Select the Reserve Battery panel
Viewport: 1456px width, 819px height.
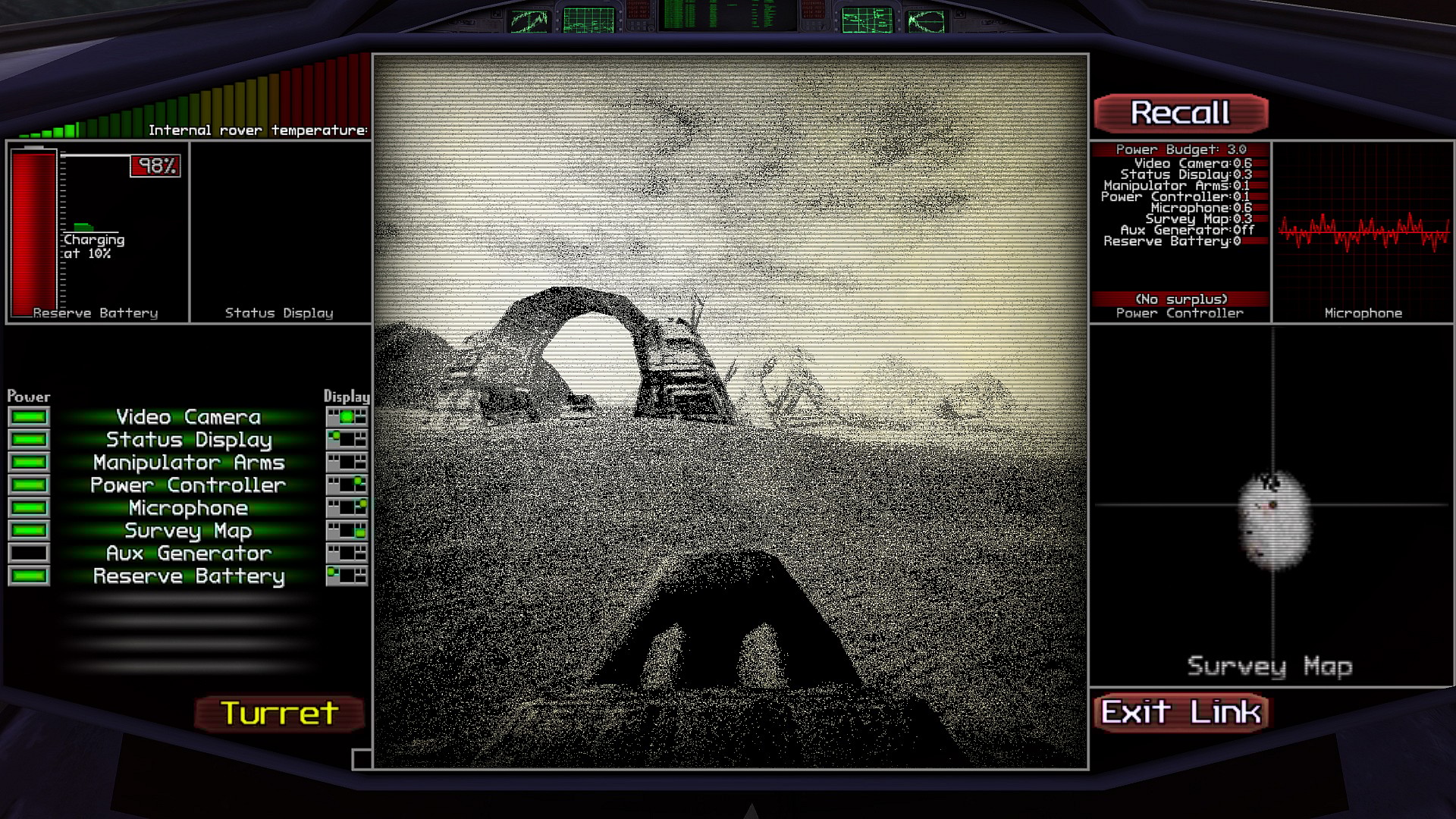coord(97,232)
